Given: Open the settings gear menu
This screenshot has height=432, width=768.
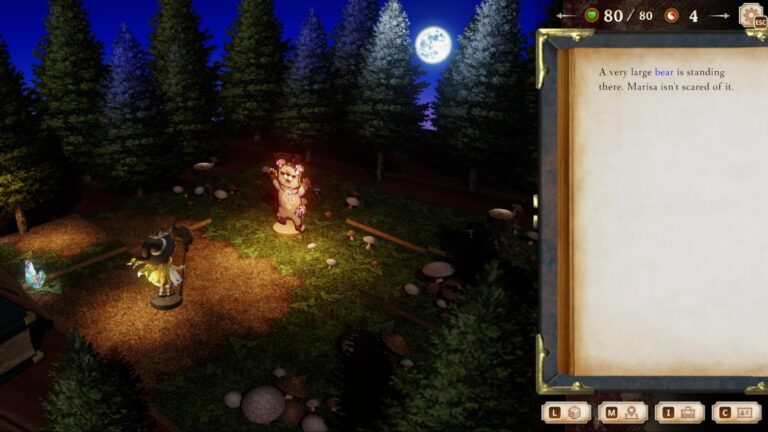Looking at the screenshot, I should (750, 15).
